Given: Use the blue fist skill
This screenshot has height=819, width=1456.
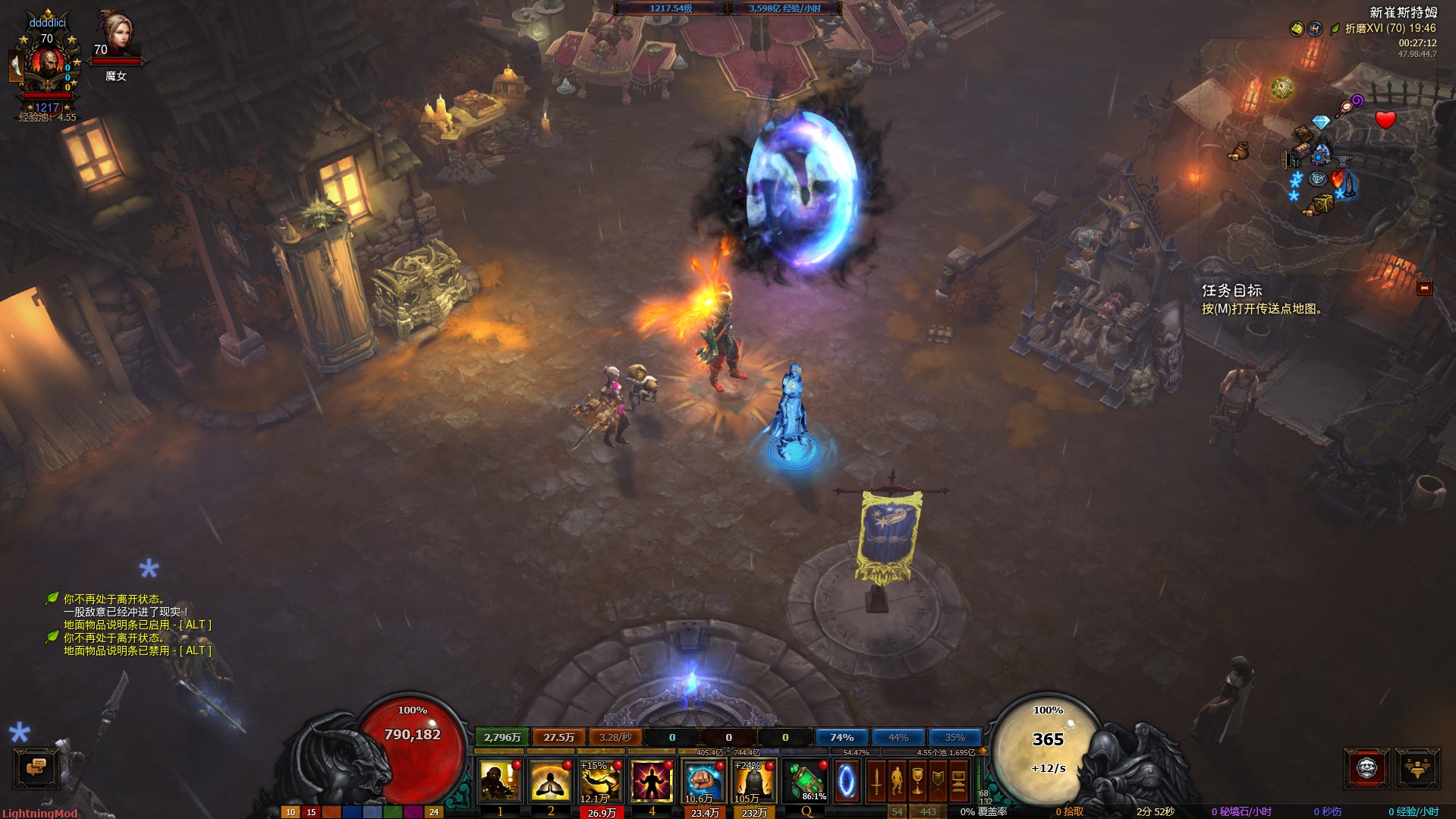Looking at the screenshot, I should [x=703, y=781].
